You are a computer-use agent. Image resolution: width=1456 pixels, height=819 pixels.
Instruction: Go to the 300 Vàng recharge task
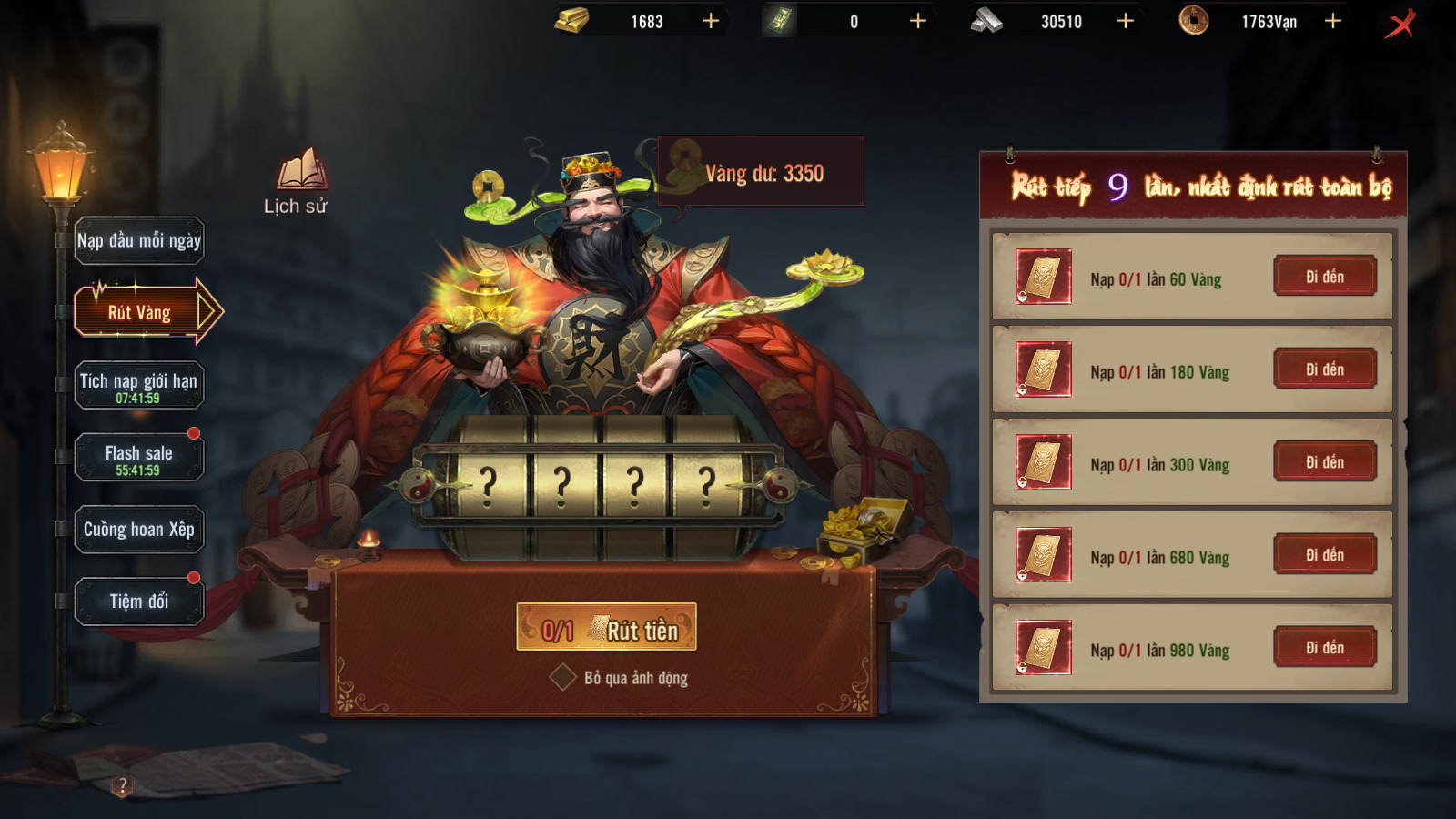click(1324, 462)
